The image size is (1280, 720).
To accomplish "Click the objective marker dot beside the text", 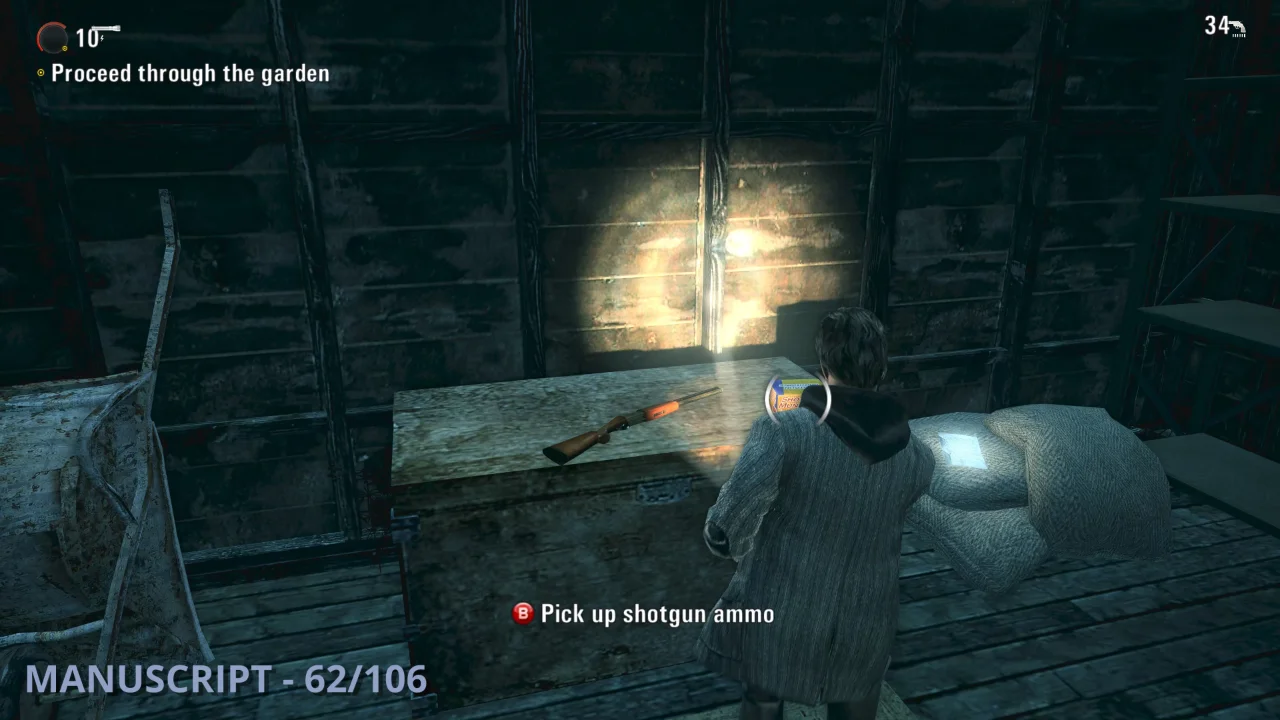I will click(41, 73).
